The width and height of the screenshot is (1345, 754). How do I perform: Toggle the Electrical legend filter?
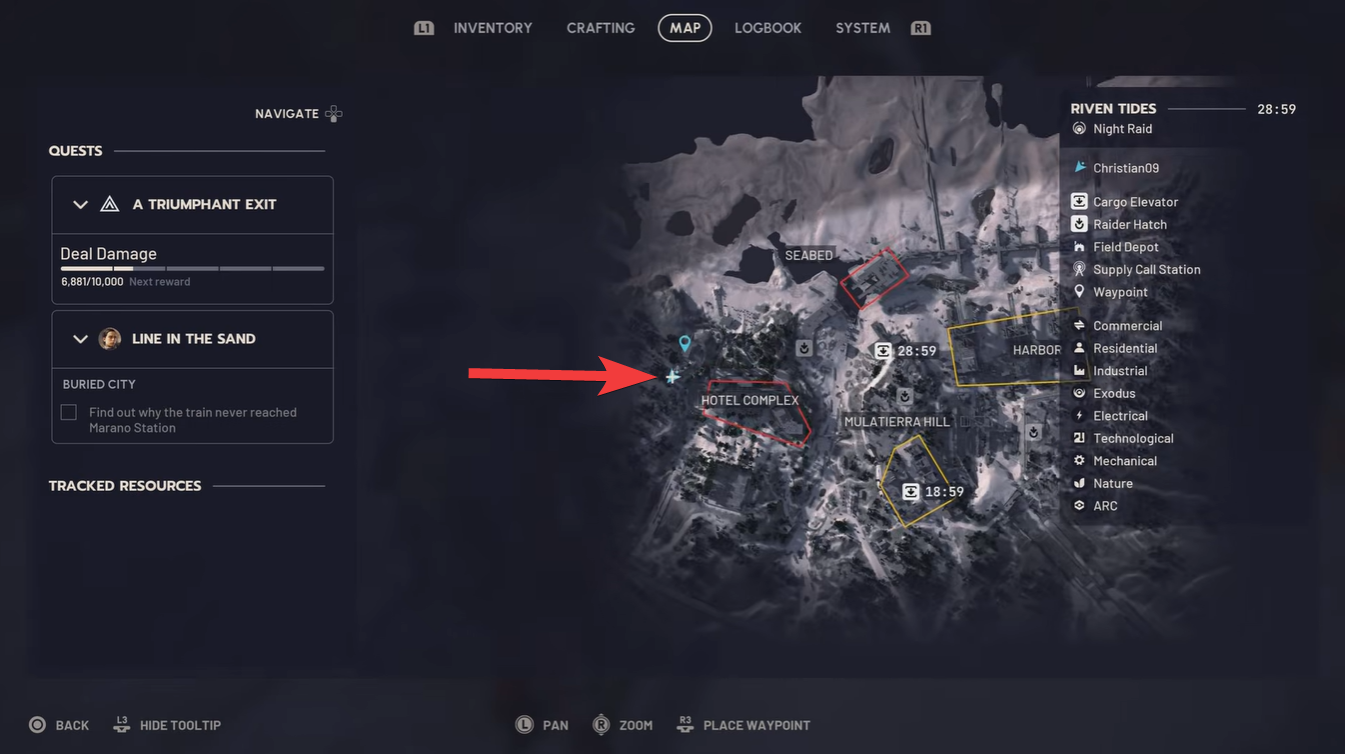coord(1078,415)
